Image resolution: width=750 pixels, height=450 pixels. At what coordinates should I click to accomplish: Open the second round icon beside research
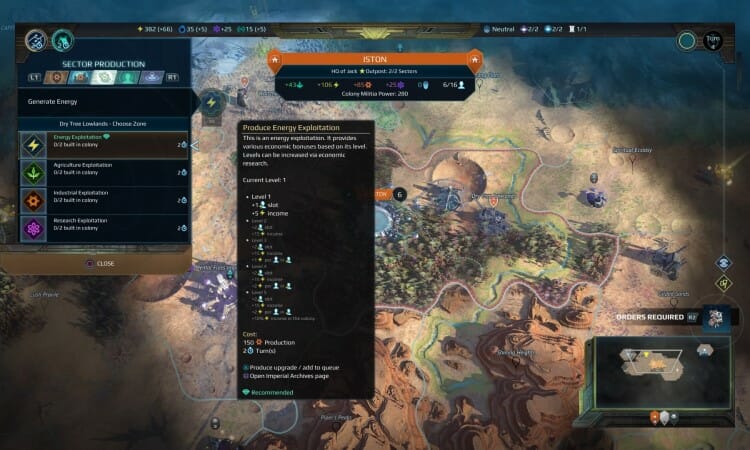[63, 41]
